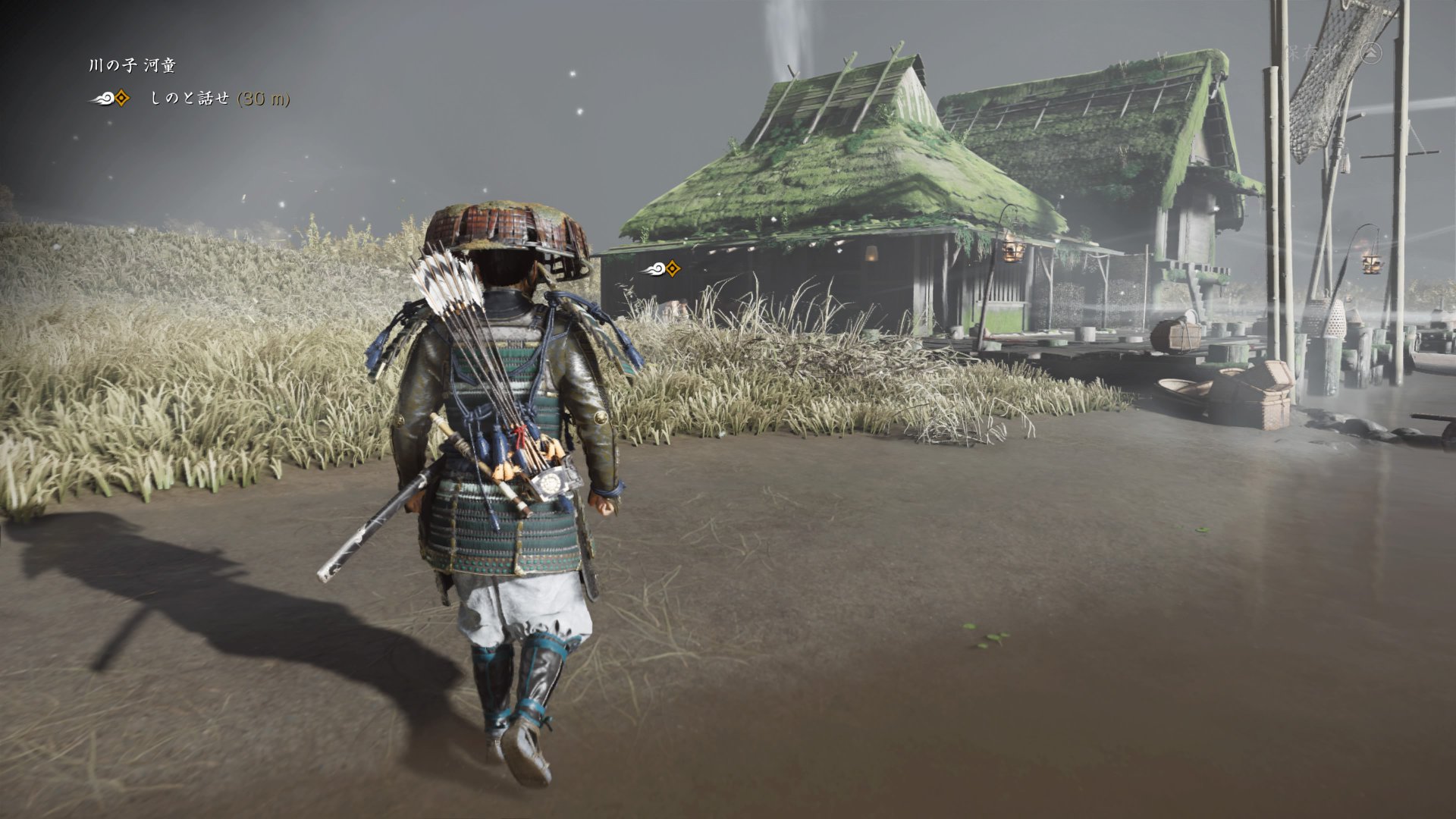Image resolution: width=1456 pixels, height=819 pixels.
Task: Click the objective icon beside しのと話せ
Action: tap(111, 99)
